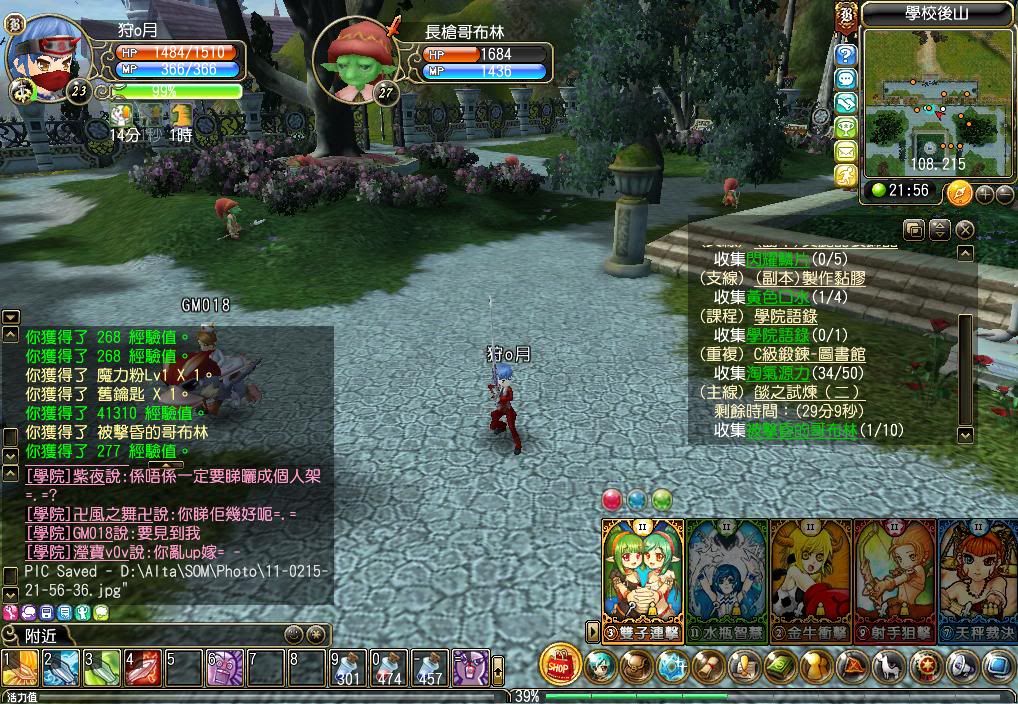The width and height of the screenshot is (1018, 704).
Task: Drink the red potion showing 474
Action: [x=389, y=668]
